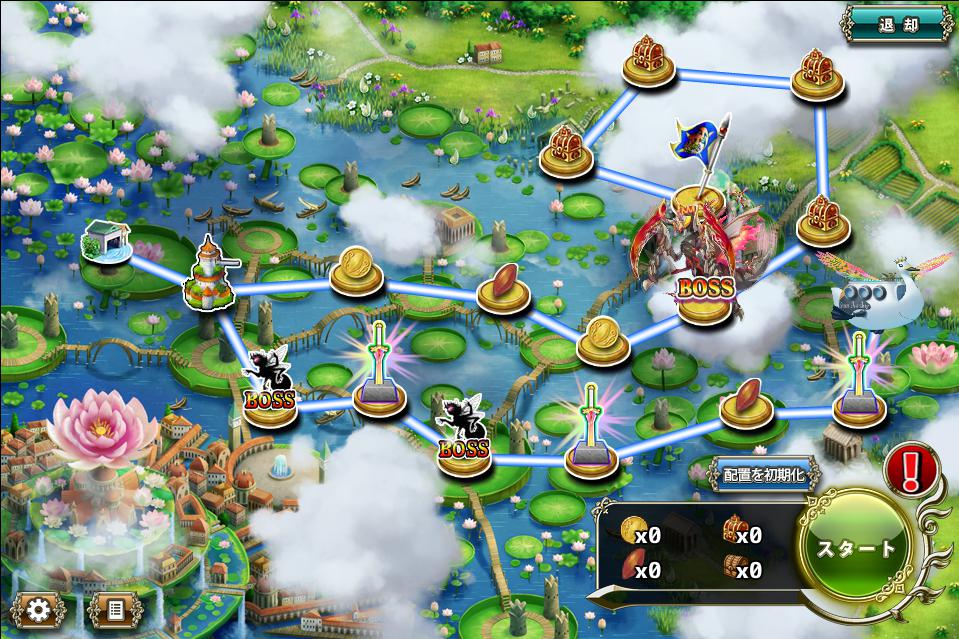This screenshot has height=639, width=959.
Task: Select the small house starting node
Action: tap(107, 243)
